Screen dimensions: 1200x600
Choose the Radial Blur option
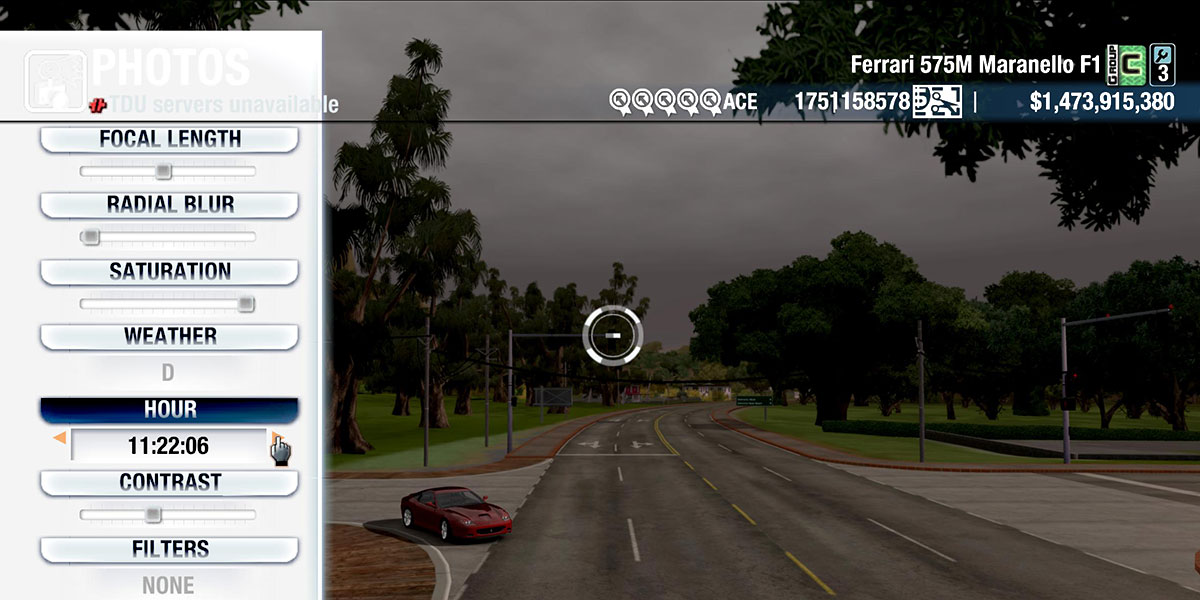[169, 205]
